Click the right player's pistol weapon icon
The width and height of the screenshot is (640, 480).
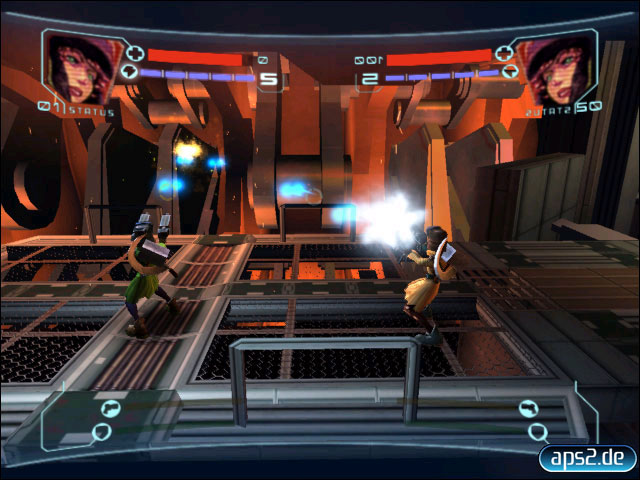528,408
